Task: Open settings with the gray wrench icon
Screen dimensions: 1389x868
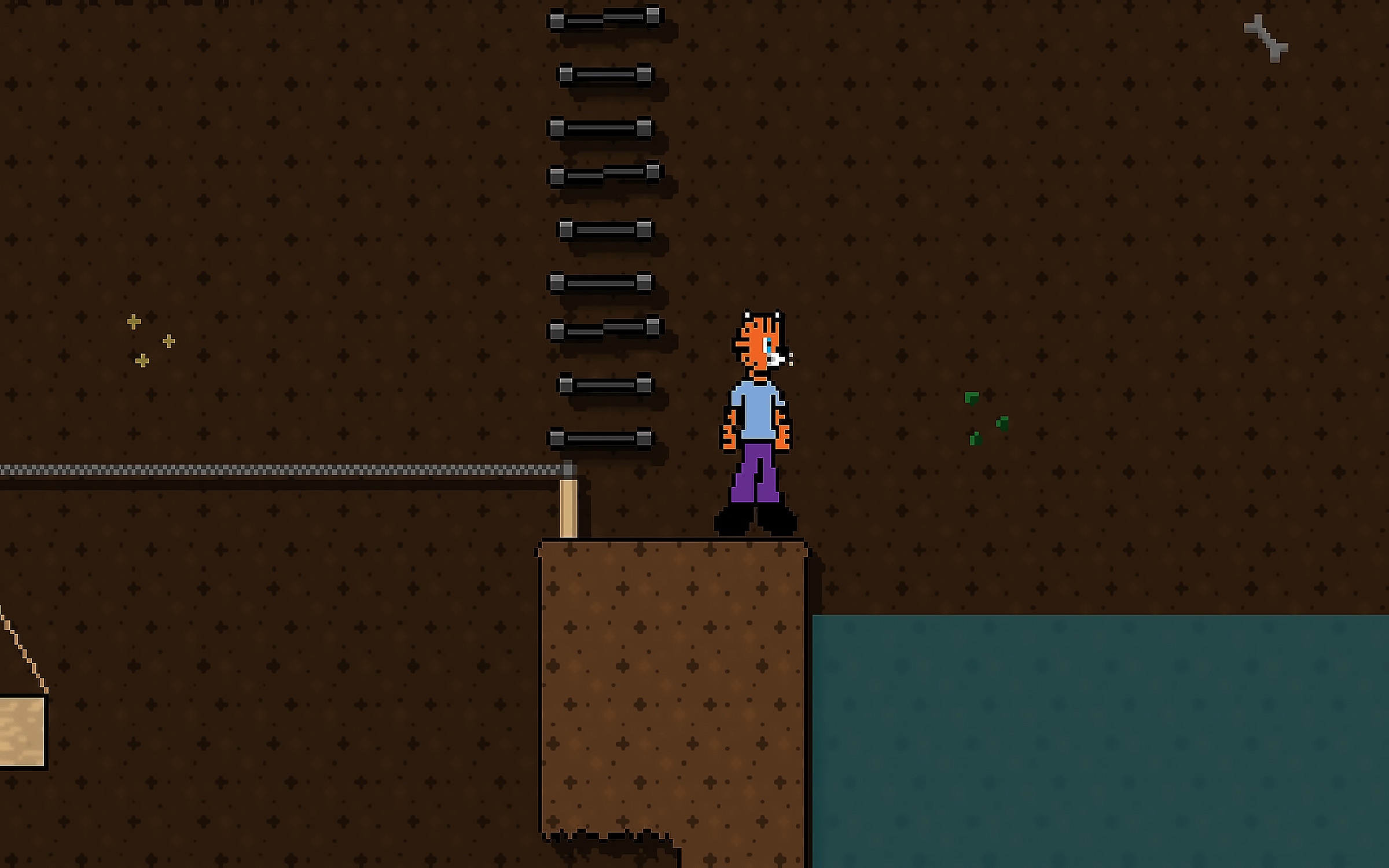Action: [x=1266, y=38]
